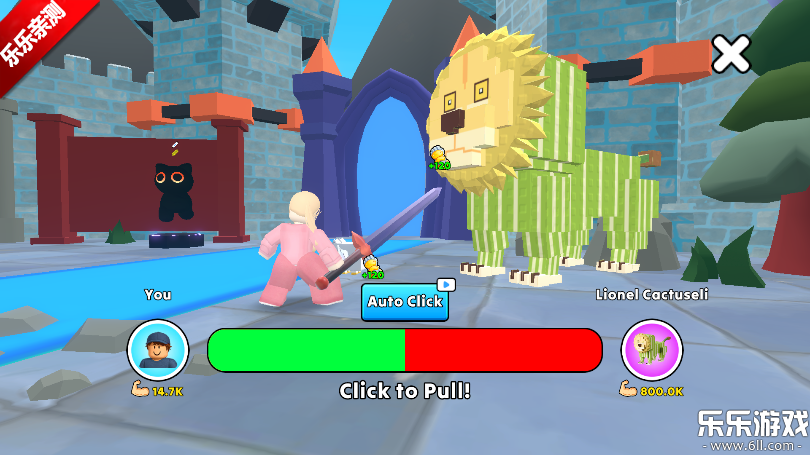
Task: Click your player avatar portrait
Action: (x=158, y=350)
